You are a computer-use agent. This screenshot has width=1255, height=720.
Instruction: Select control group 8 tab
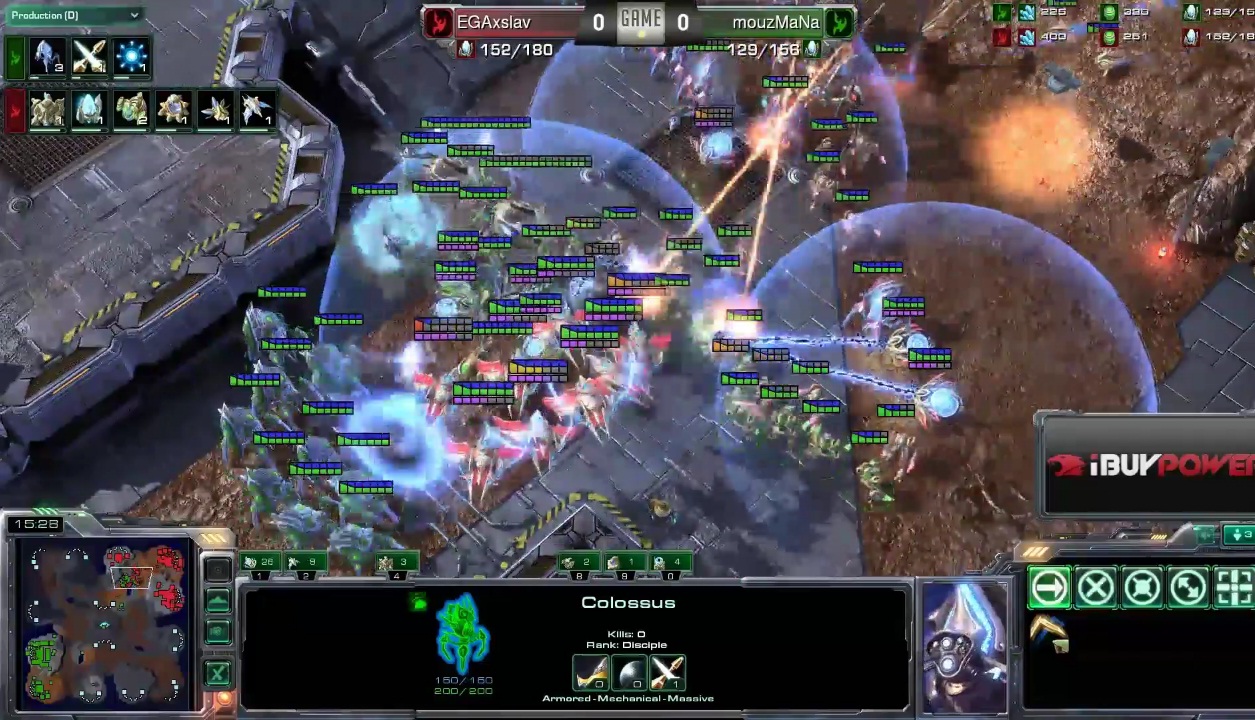[x=580, y=564]
